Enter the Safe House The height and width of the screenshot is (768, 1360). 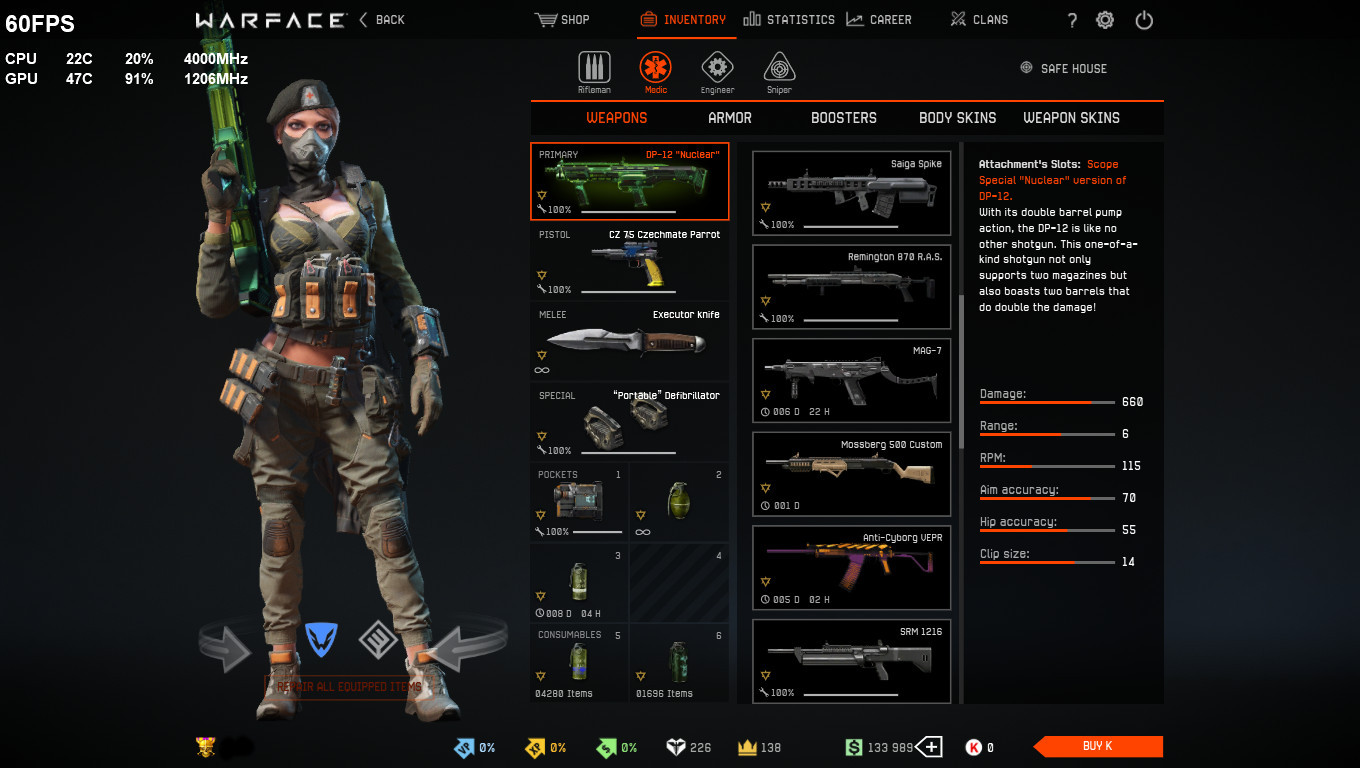1063,69
